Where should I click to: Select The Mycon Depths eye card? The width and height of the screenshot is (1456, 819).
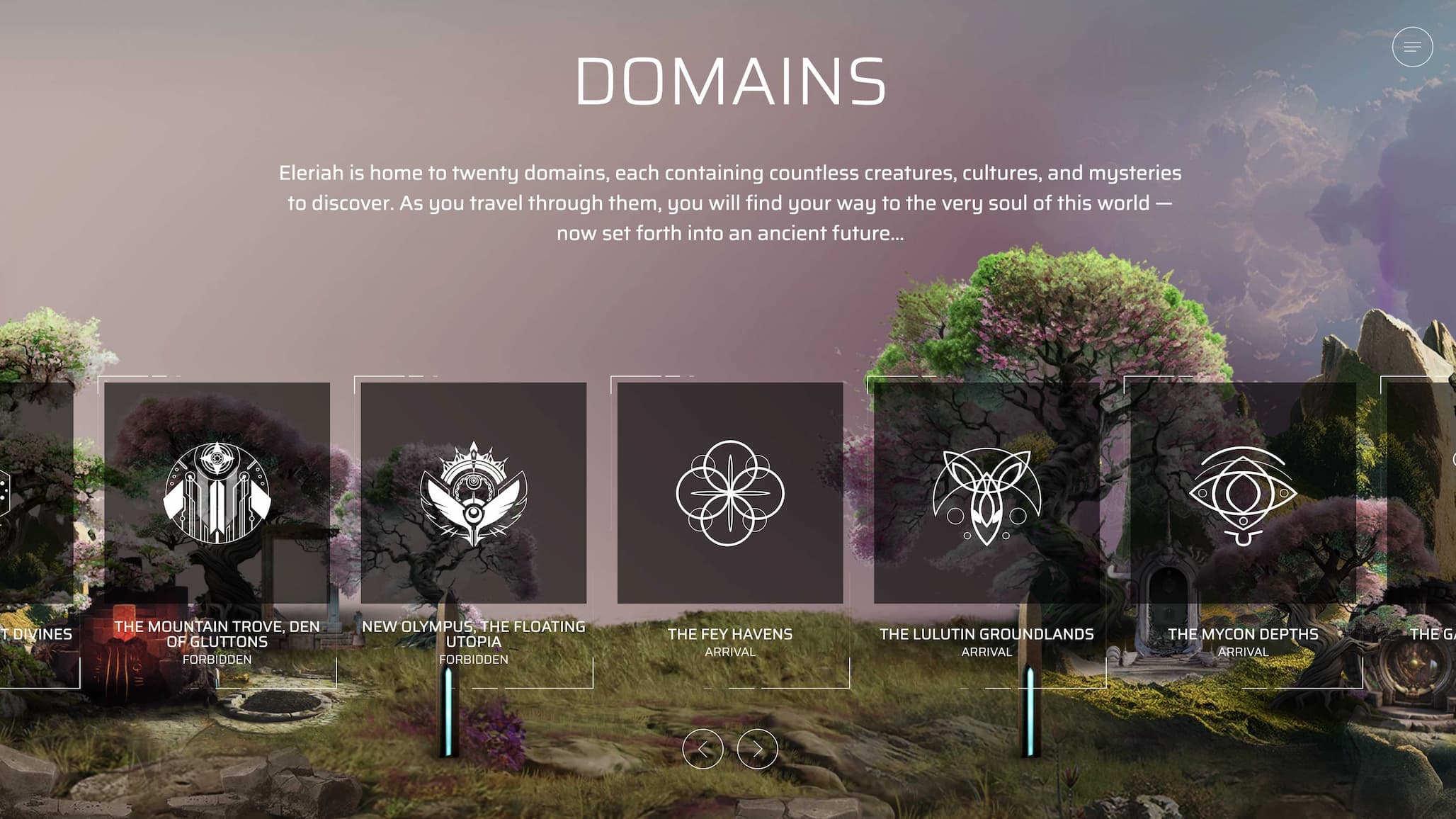click(x=1243, y=493)
